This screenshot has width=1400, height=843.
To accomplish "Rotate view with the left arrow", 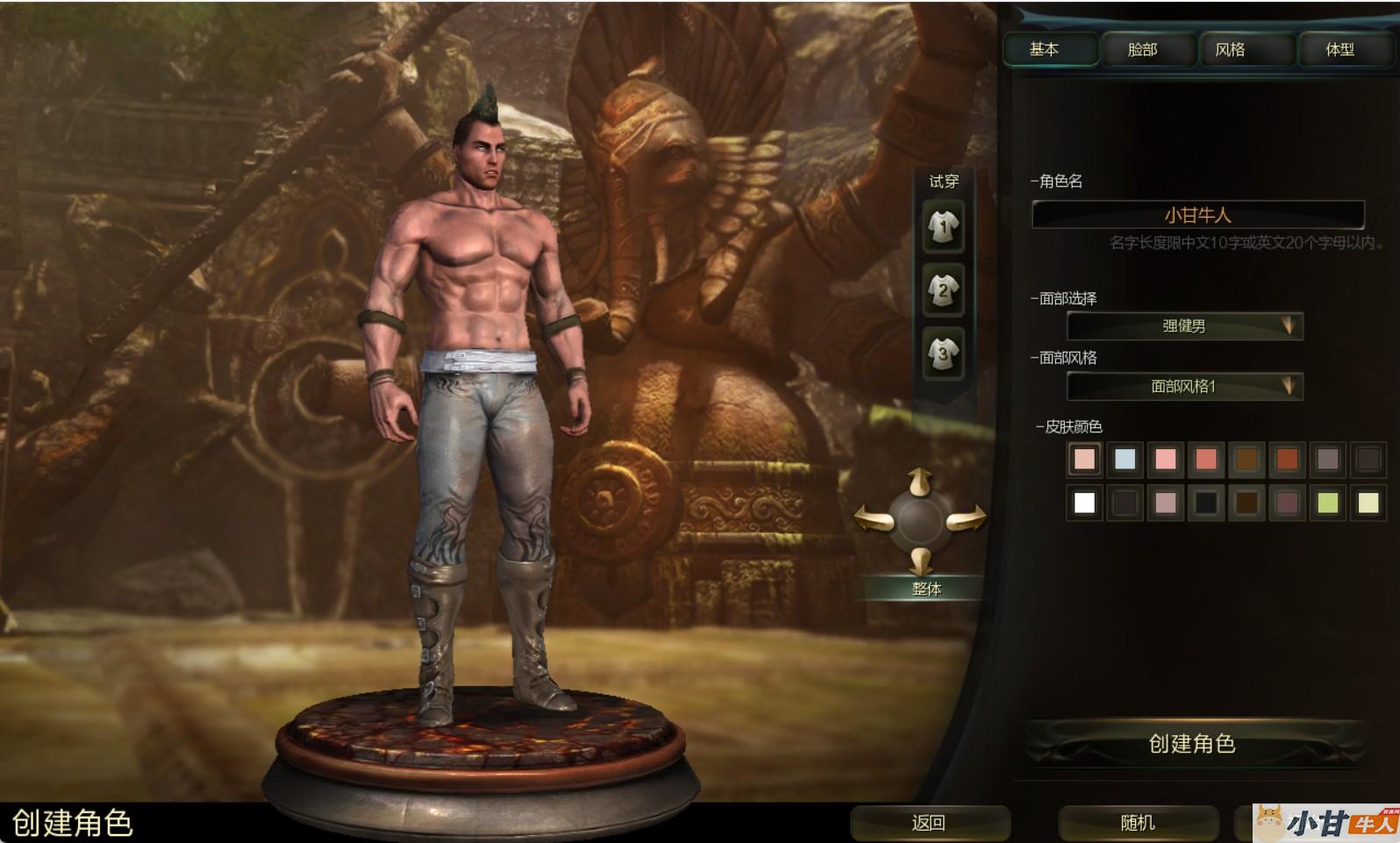I will 875,519.
